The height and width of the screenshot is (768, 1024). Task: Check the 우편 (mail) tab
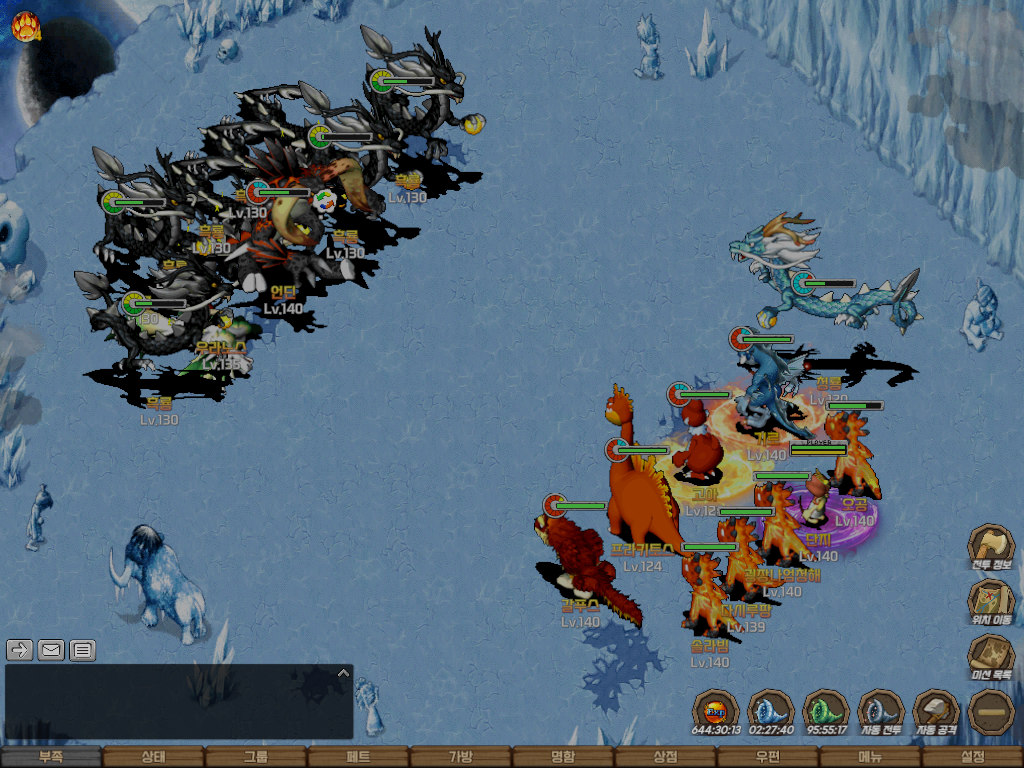click(x=767, y=758)
